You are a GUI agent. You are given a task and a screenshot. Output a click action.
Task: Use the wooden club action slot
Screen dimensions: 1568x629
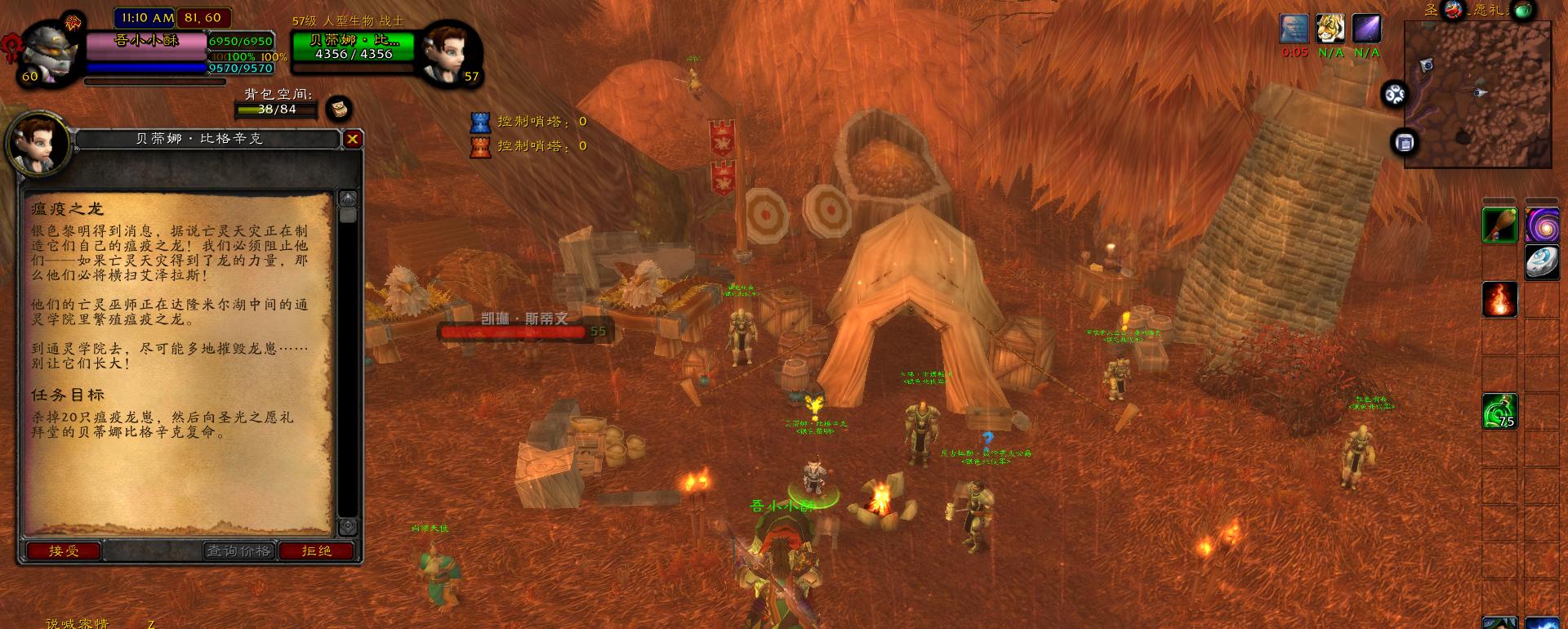point(1499,225)
